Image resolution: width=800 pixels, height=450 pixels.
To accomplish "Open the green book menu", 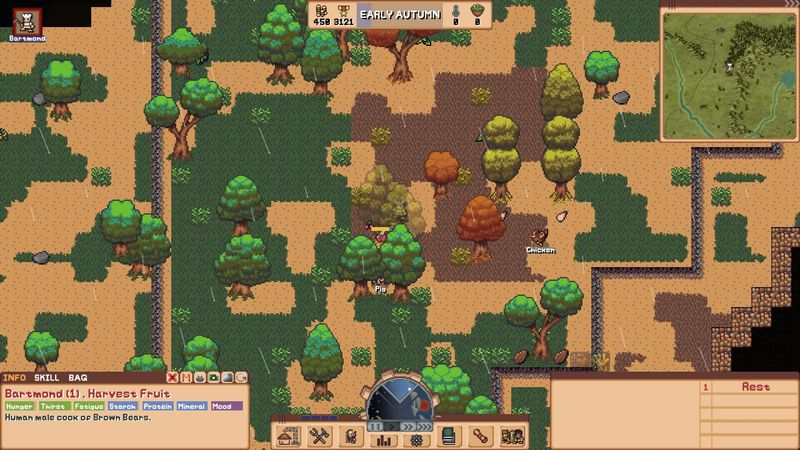I will click(x=449, y=436).
